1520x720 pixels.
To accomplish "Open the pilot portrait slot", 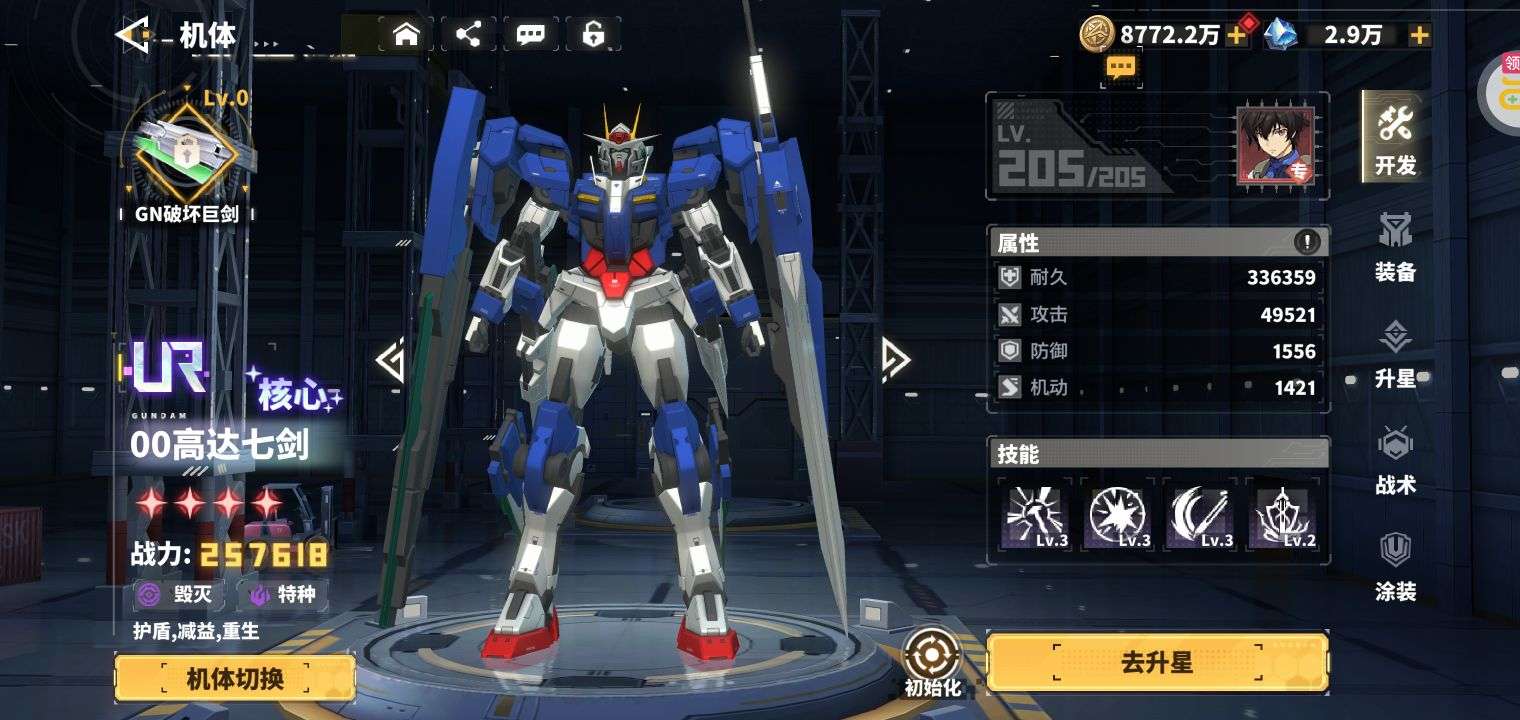I will (1276, 146).
